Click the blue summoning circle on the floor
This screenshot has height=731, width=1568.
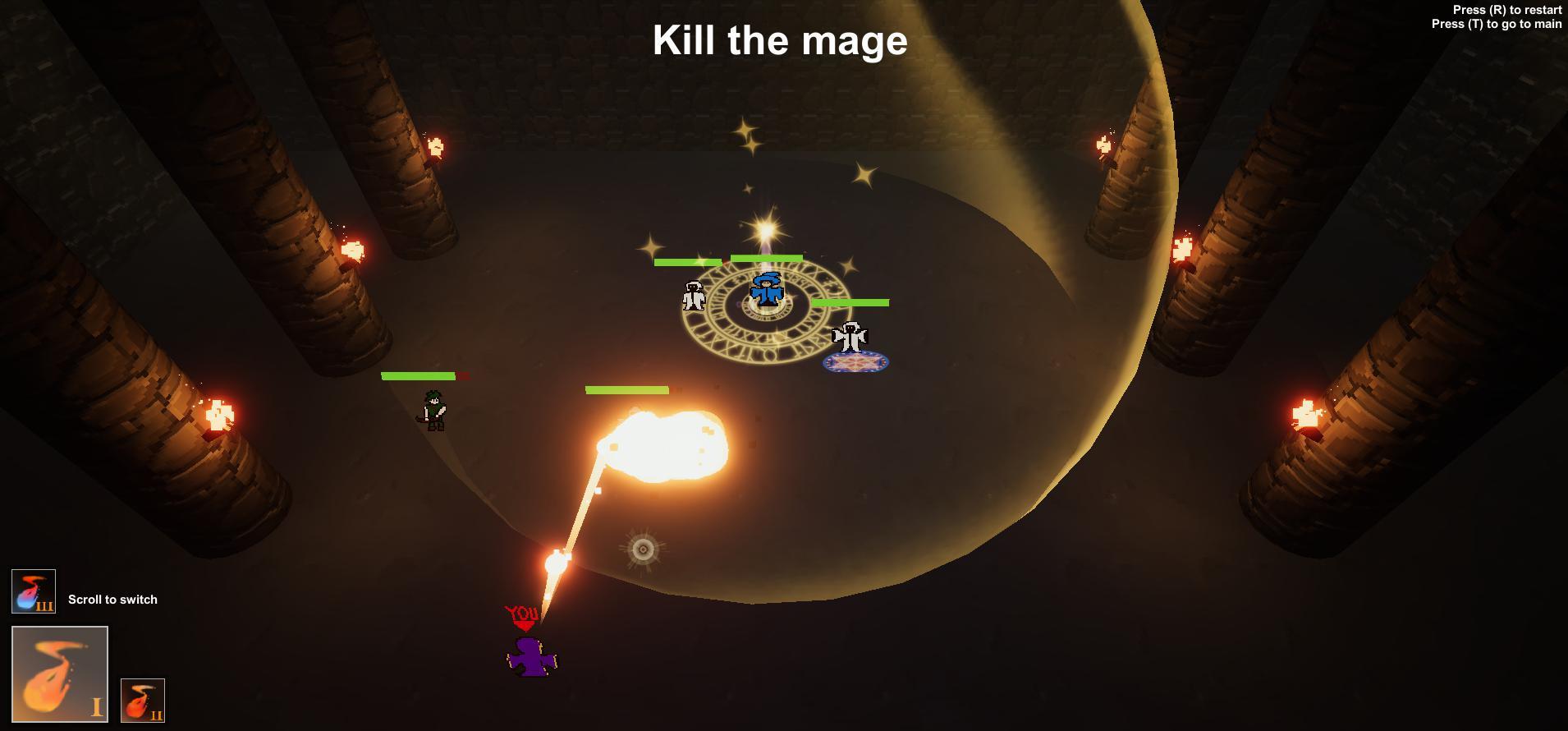856,361
